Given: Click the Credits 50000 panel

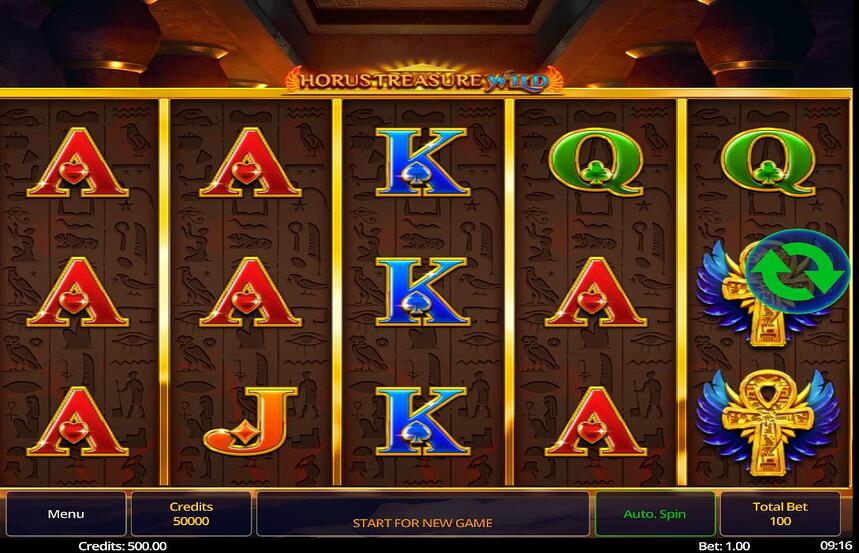Looking at the screenshot, I should pos(190,514).
